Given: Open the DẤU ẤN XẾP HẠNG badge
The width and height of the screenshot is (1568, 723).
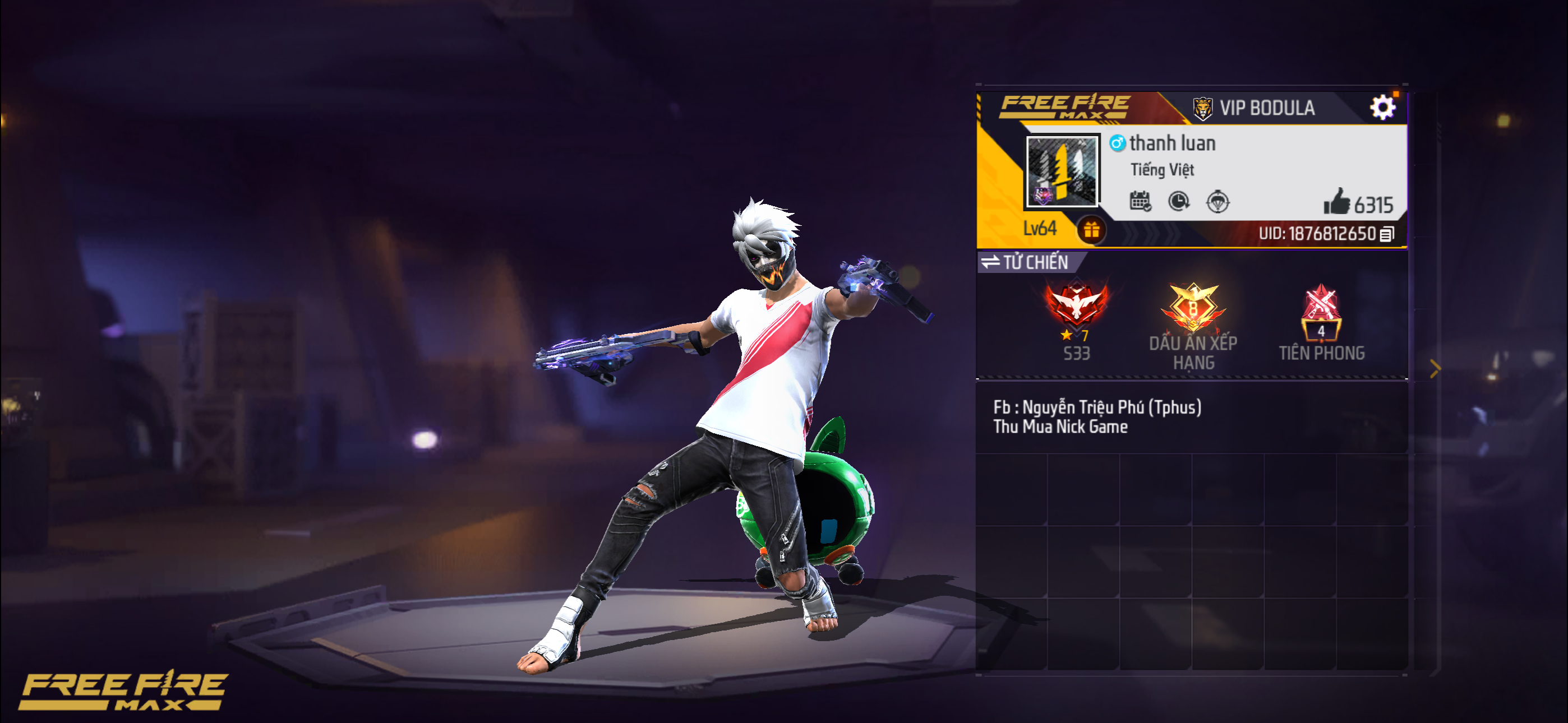Looking at the screenshot, I should [1192, 310].
